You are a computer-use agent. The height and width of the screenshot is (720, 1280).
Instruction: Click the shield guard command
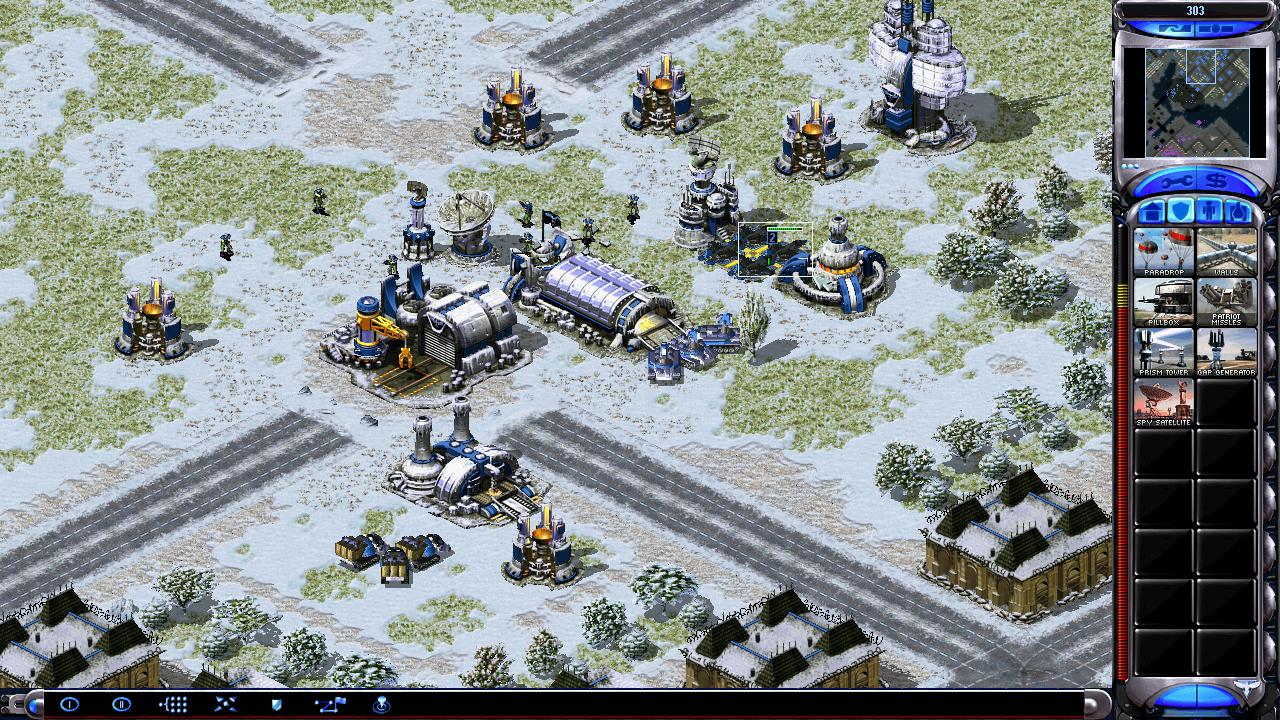pyautogui.click(x=277, y=704)
